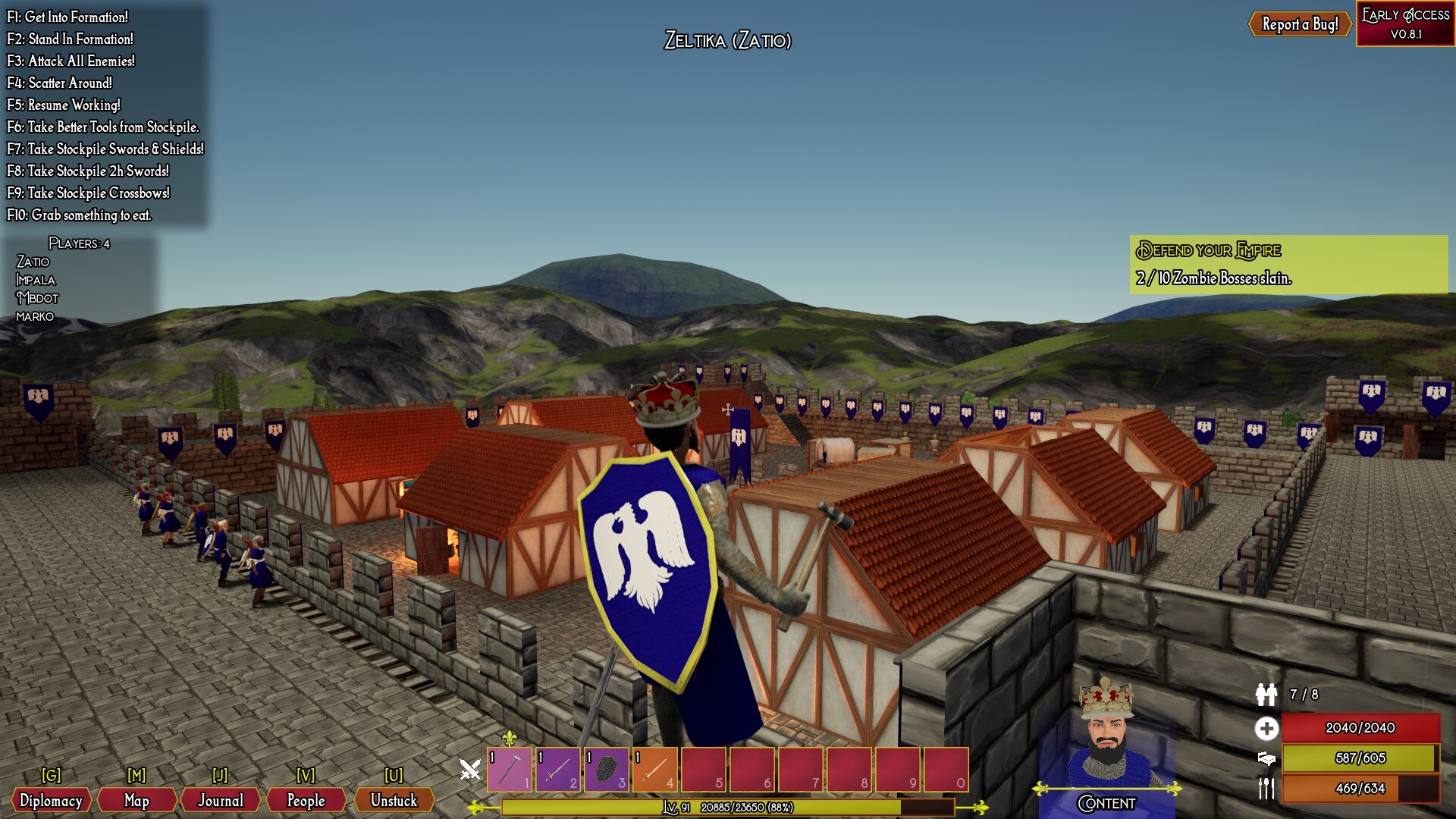Select the hammer in hotbar slot 1

[x=510, y=769]
